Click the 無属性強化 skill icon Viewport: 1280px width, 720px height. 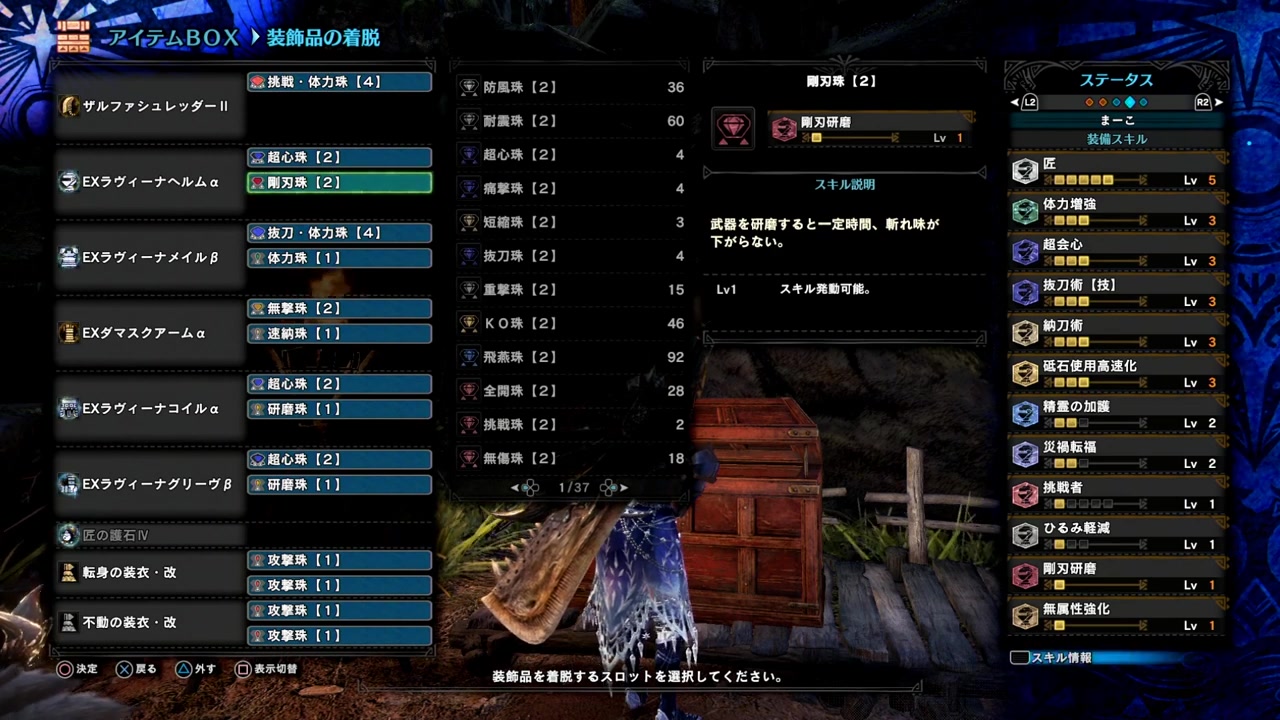[1026, 615]
